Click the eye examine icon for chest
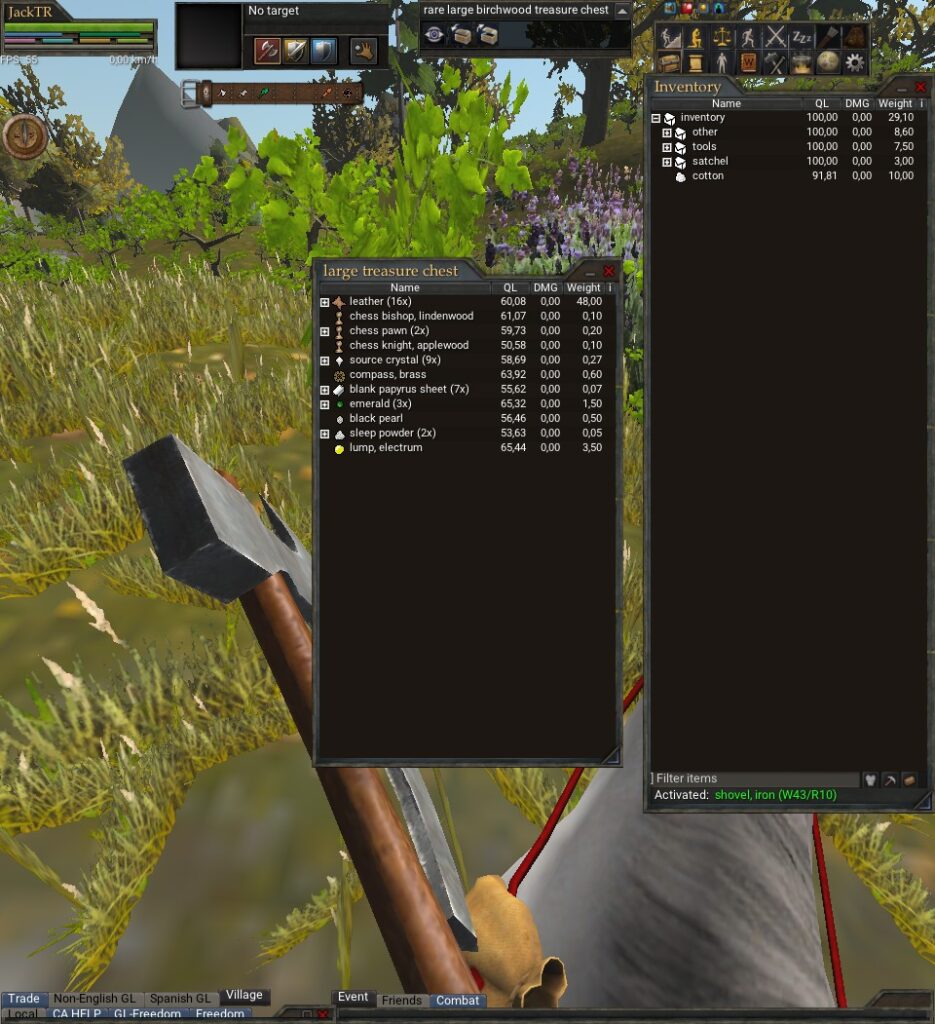The width and height of the screenshot is (935, 1024). (434, 35)
